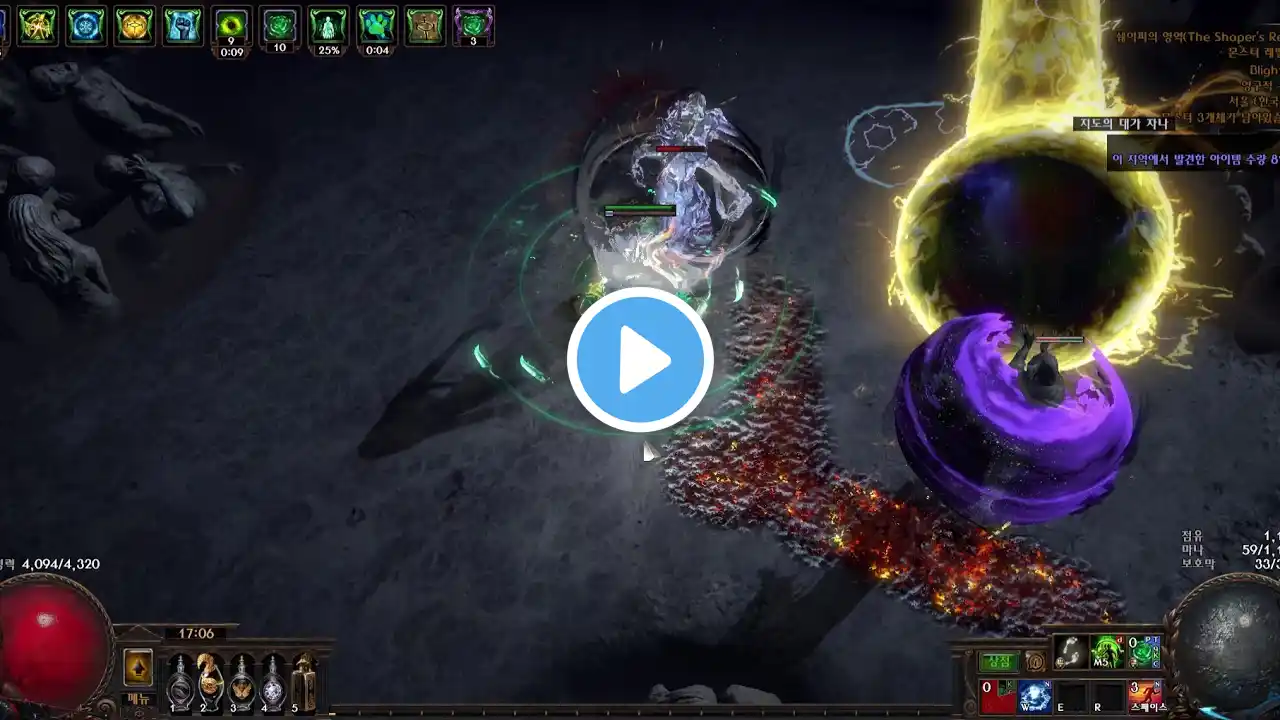Activate the footprints move skill
This screenshot has height=720, width=1280.
1071,651
